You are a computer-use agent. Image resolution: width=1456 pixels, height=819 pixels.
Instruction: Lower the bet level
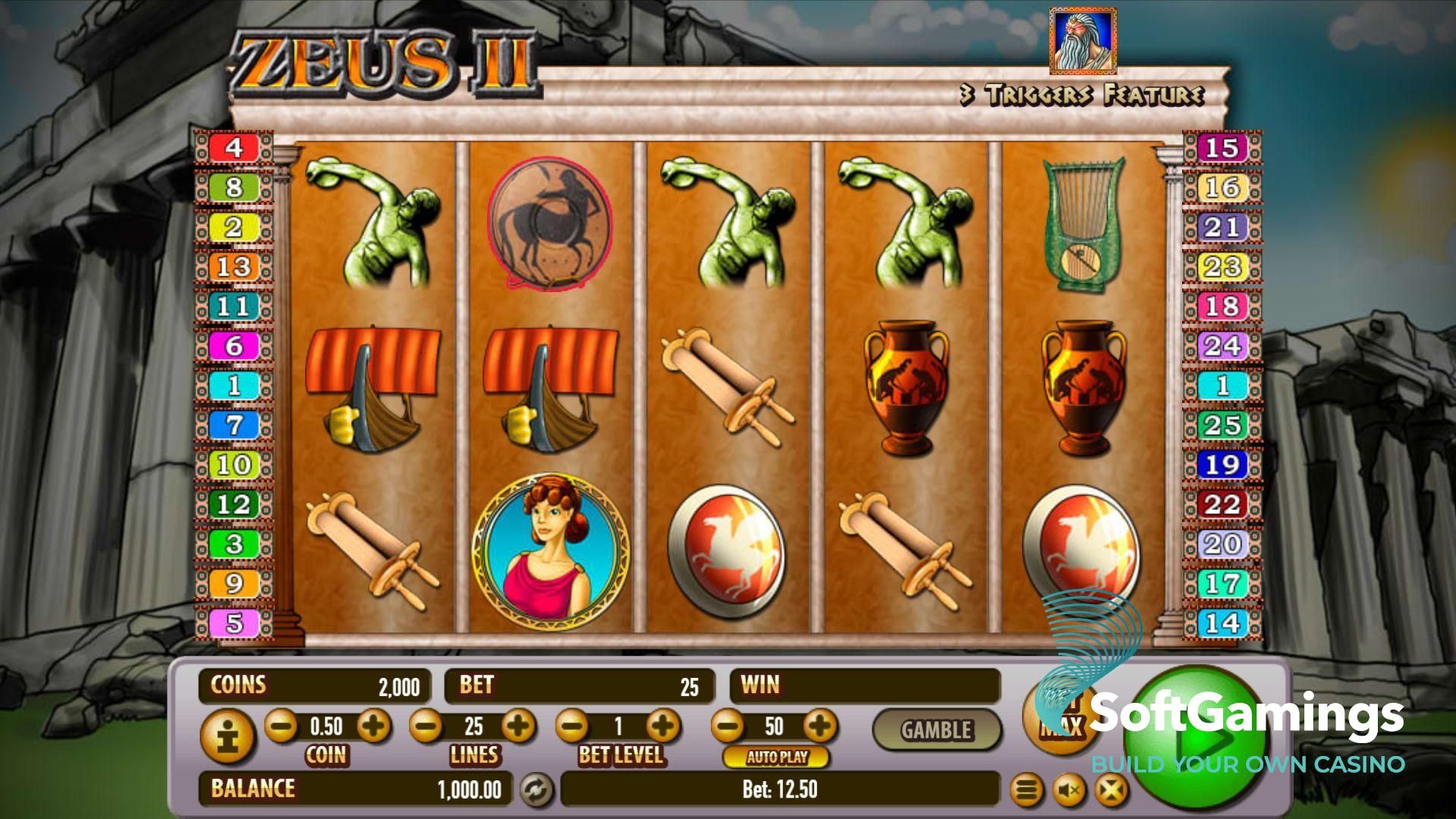(572, 726)
